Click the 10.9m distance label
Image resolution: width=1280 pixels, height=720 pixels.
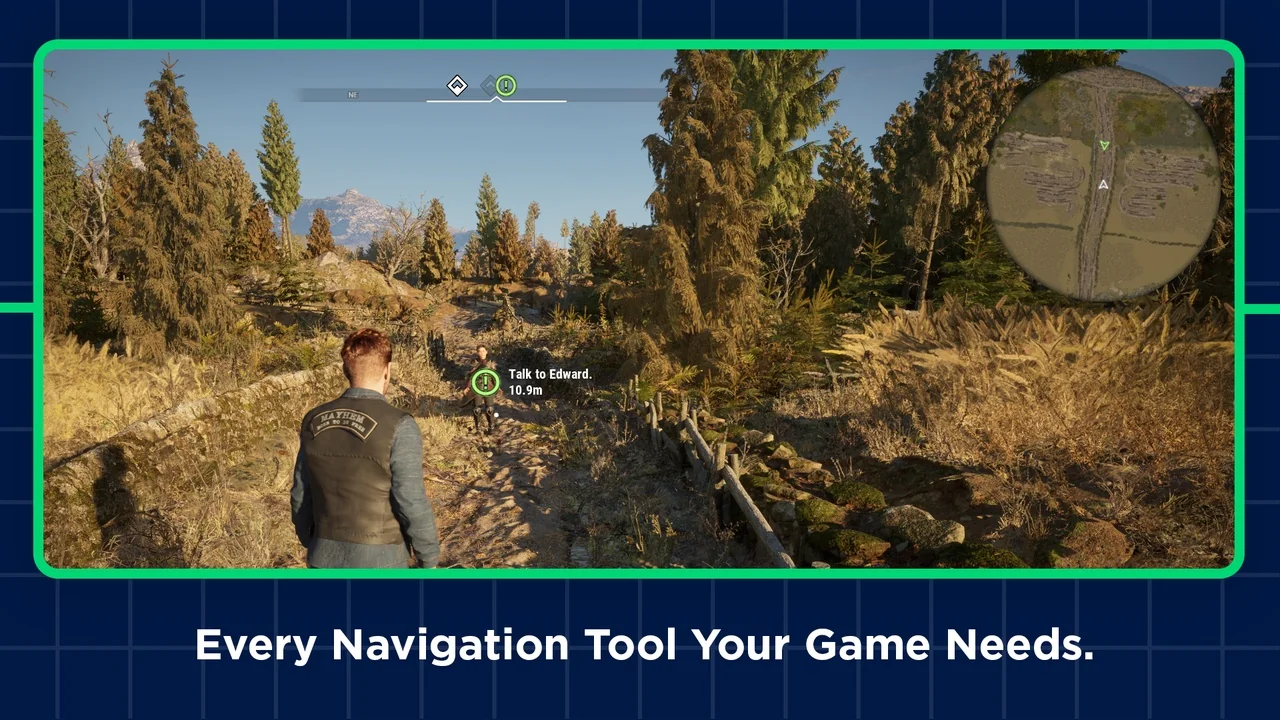524,391
